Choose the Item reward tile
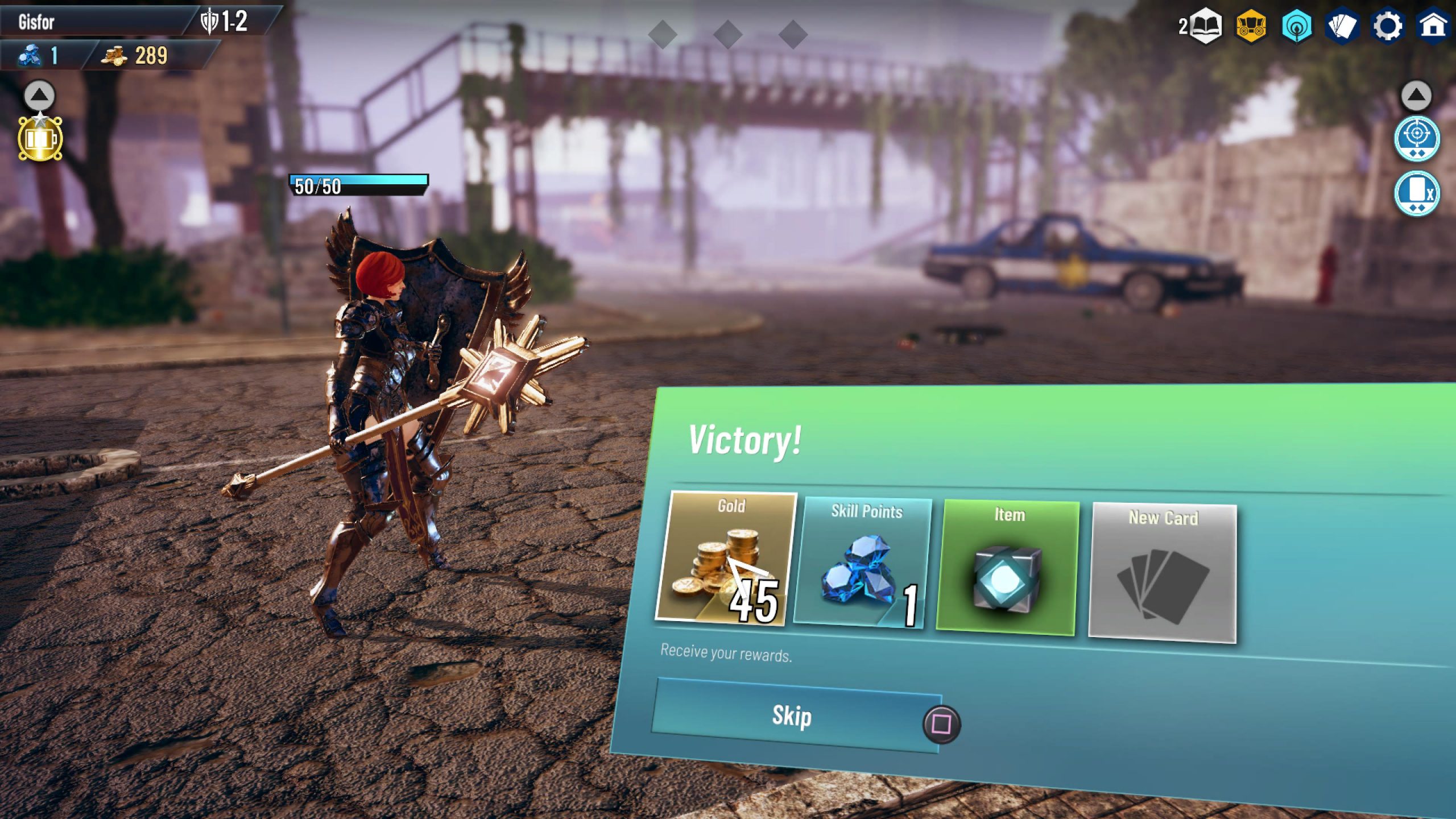 pyautogui.click(x=1007, y=568)
